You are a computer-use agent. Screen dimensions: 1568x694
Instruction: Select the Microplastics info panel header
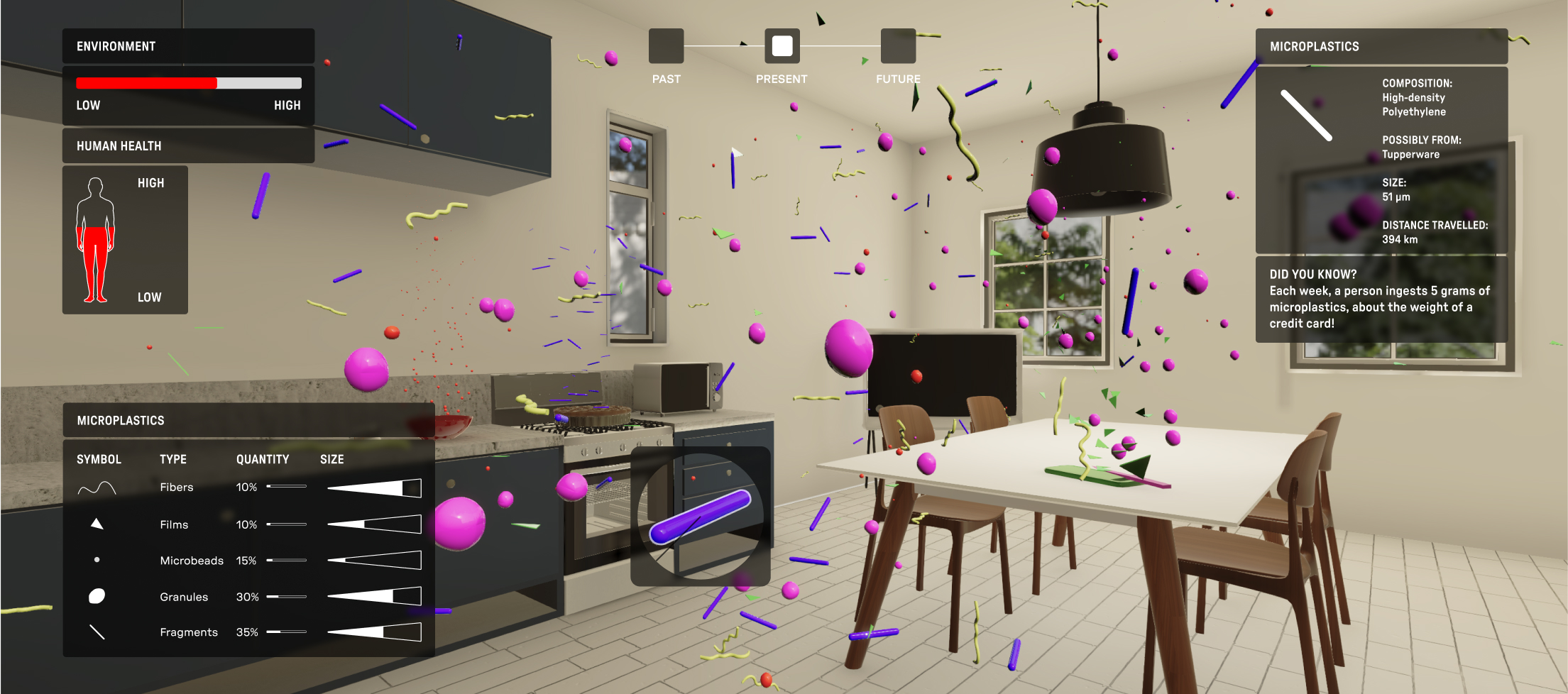tap(1381, 46)
